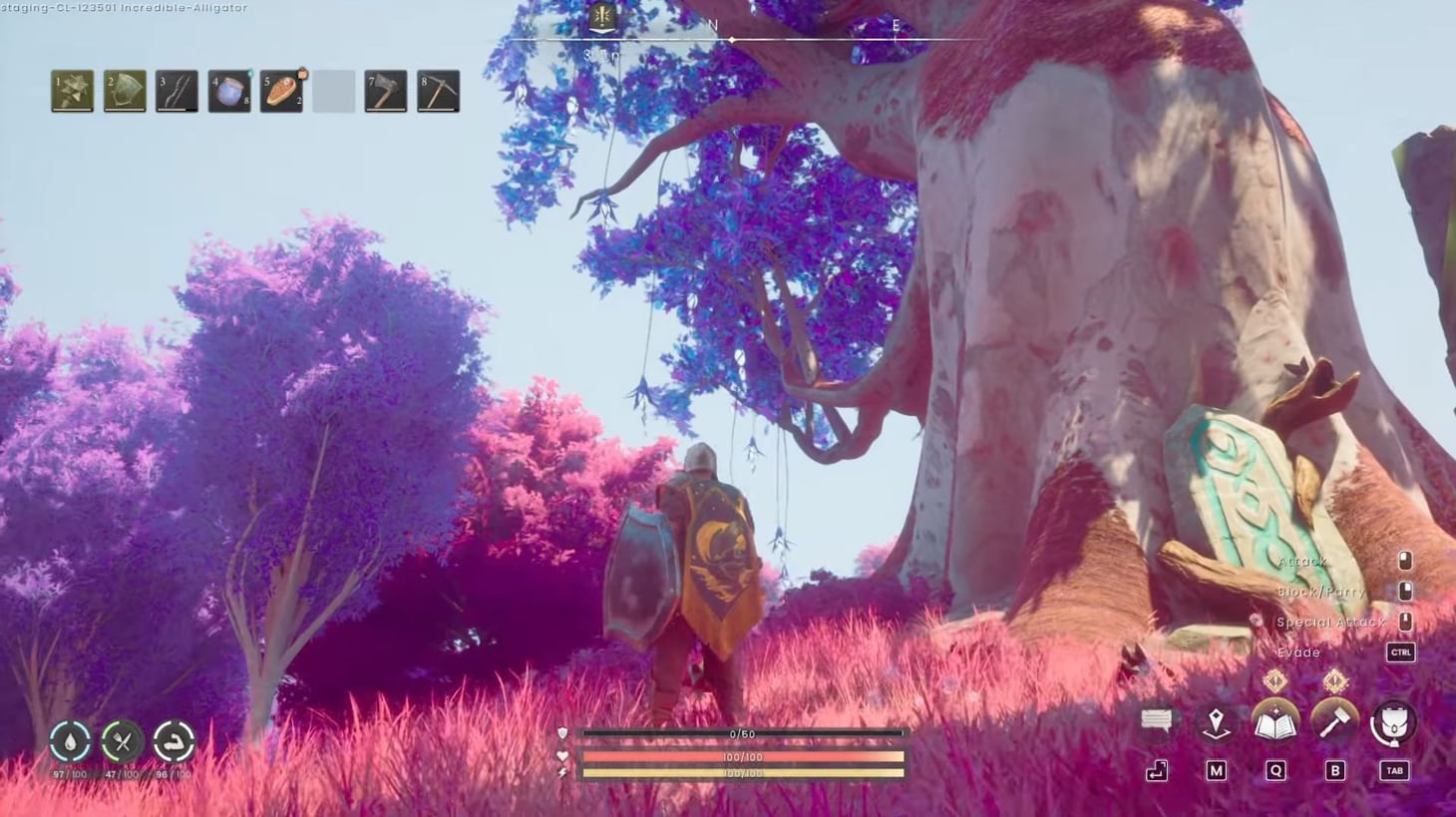This screenshot has width=1456, height=817.
Task: Click the Special Attack action label
Action: coord(1331,620)
